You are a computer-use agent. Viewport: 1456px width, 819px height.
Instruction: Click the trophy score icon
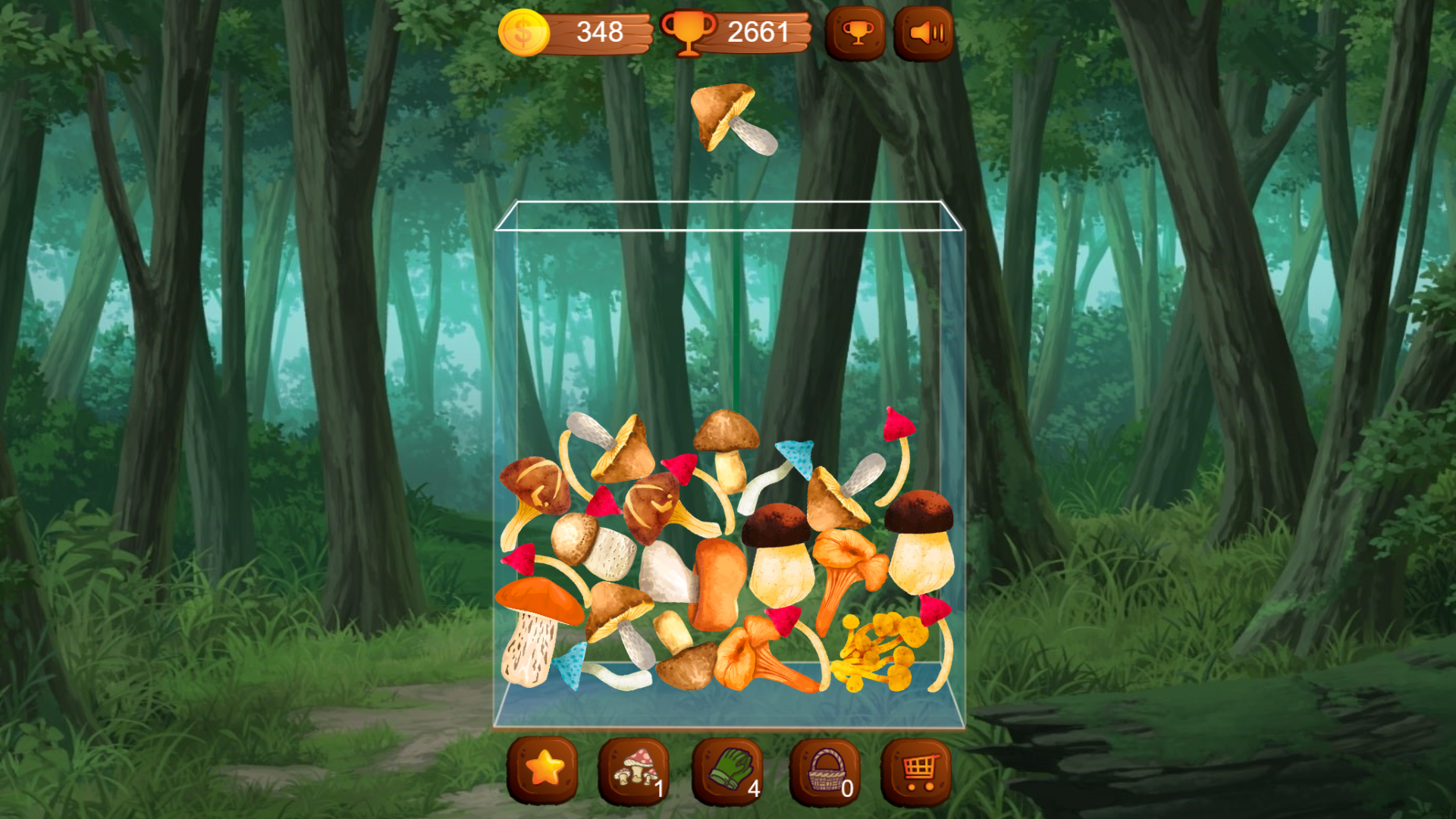coord(691,32)
